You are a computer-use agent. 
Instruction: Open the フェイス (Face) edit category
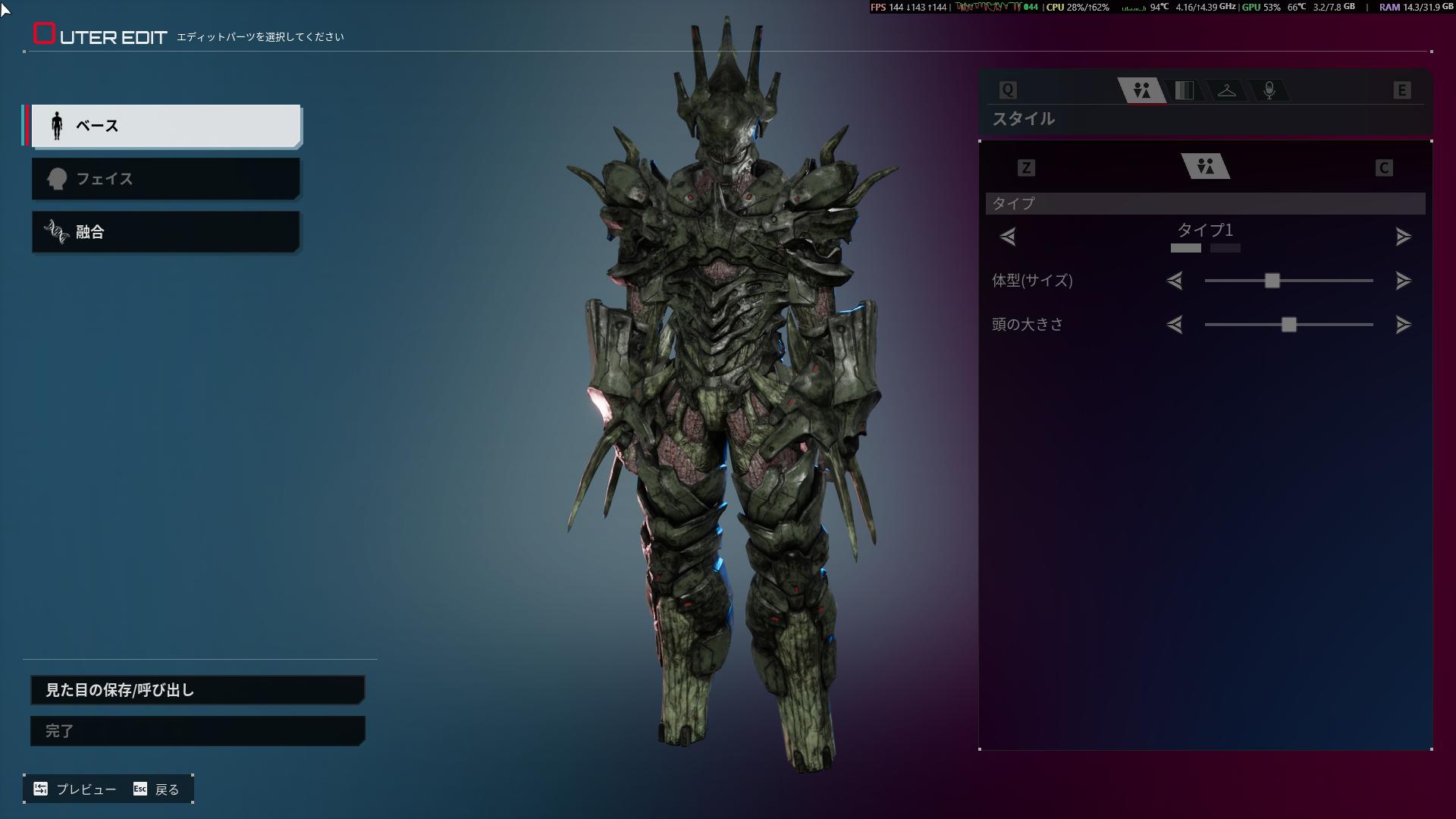pos(165,179)
